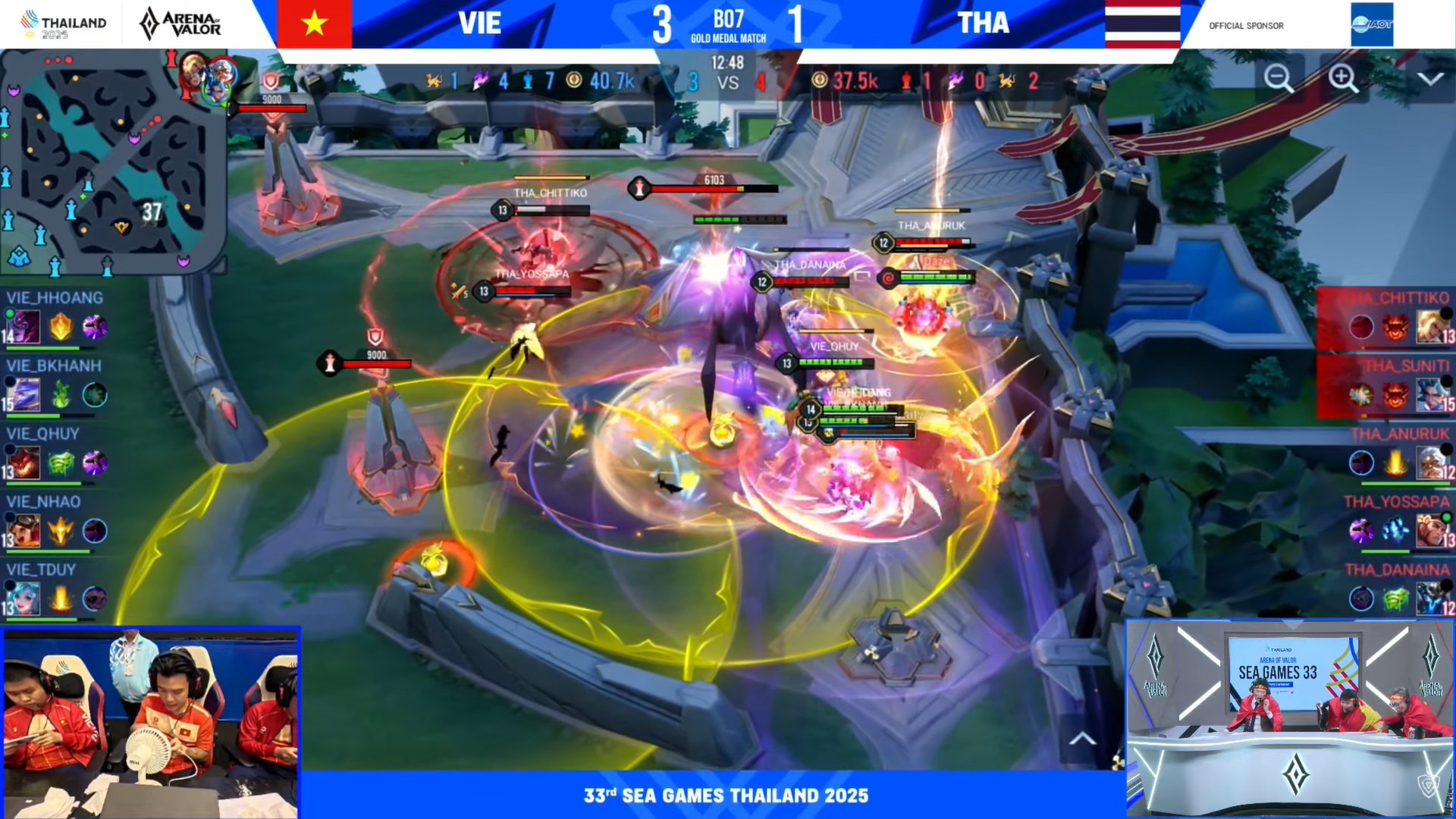Select the Vietnam flag in the scoreboard
The image size is (1456, 819).
(315, 23)
